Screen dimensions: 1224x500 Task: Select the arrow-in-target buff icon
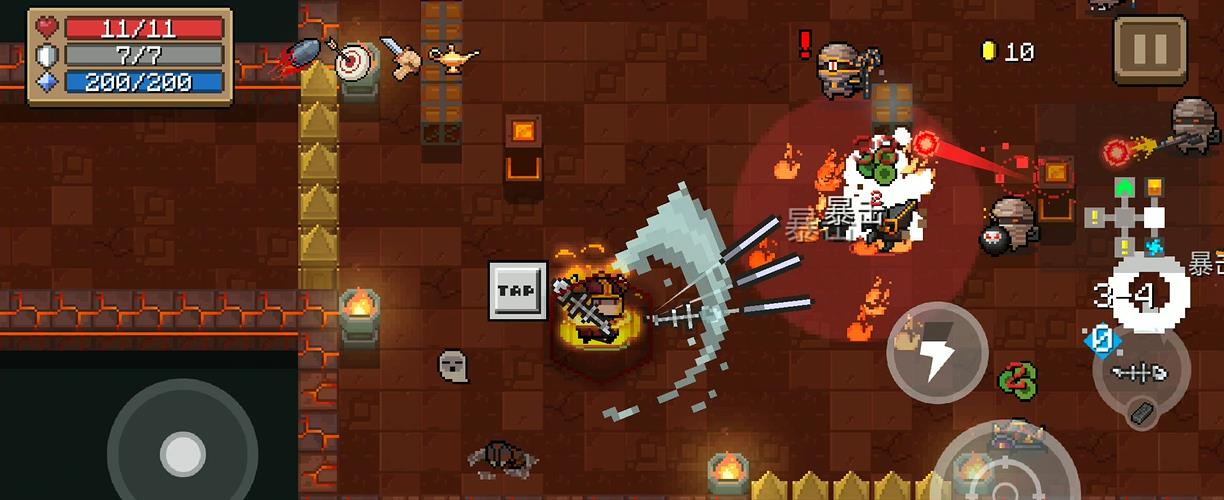[x=351, y=62]
